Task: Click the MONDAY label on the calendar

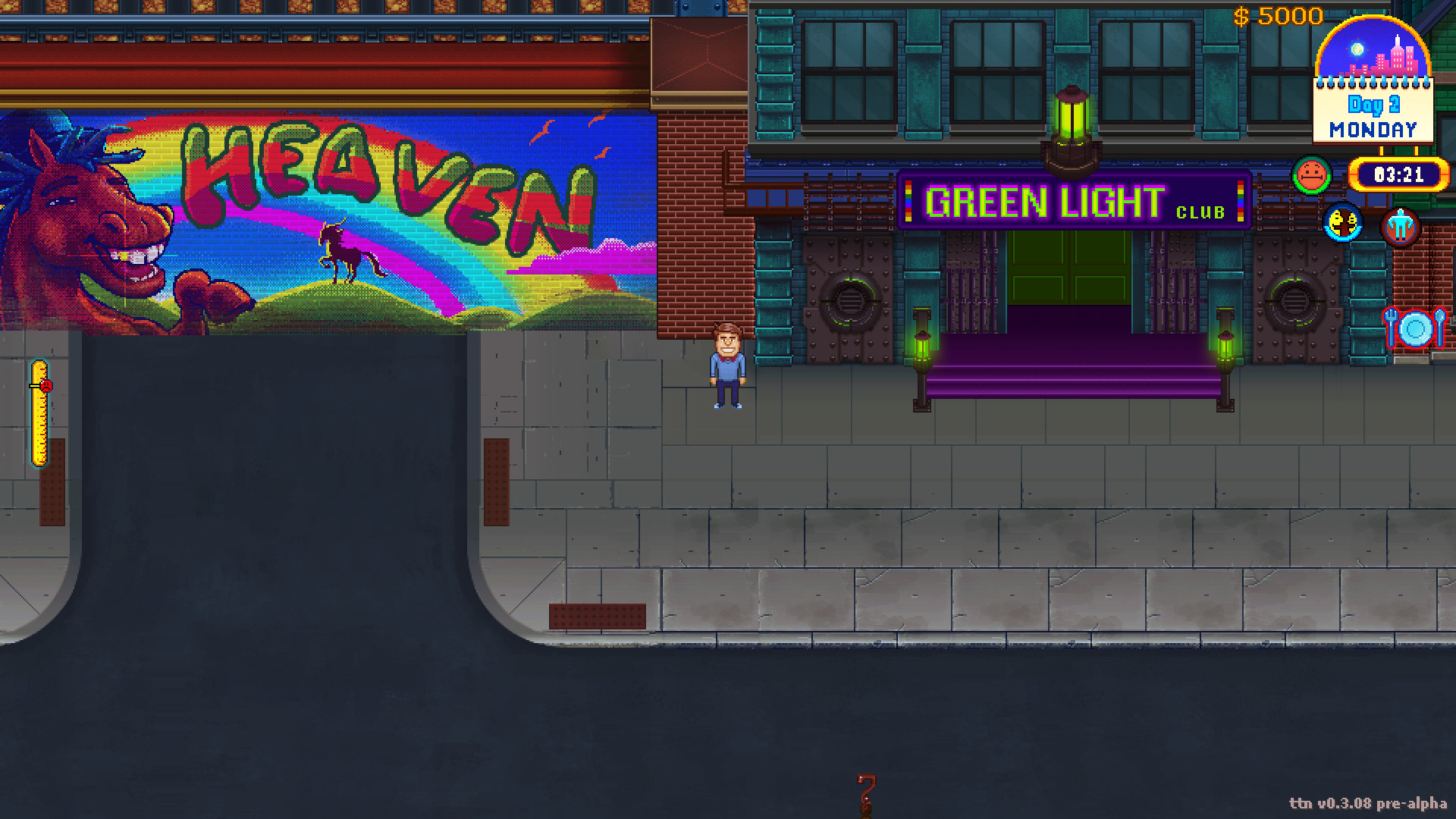Action: (1373, 130)
